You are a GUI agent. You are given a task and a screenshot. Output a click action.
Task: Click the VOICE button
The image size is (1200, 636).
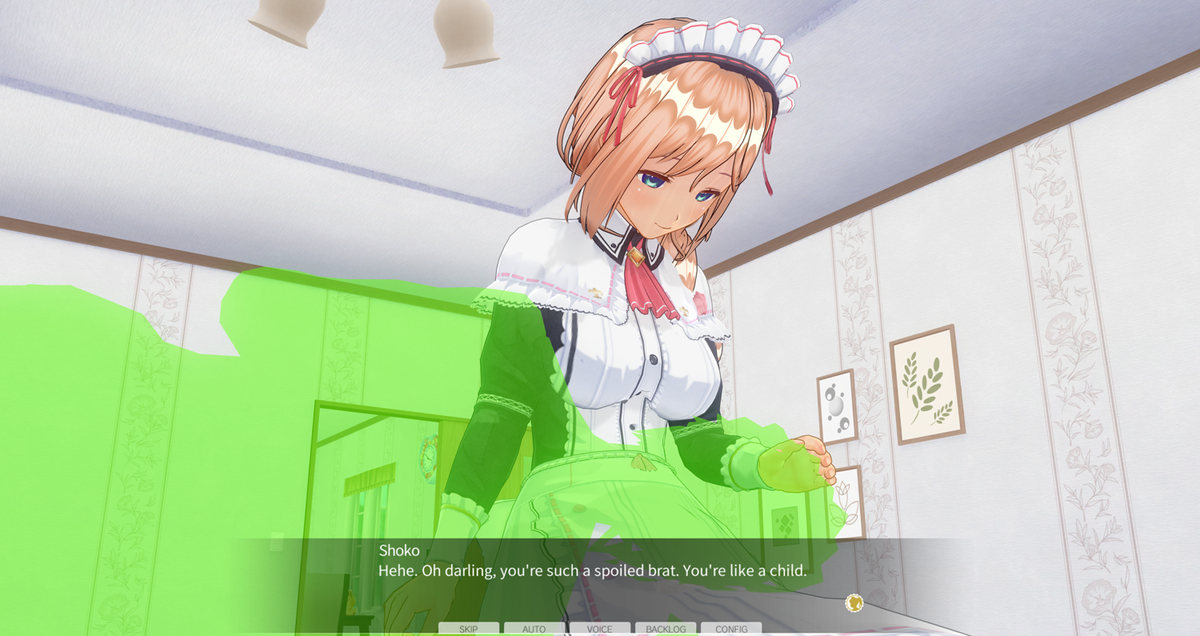pos(600,629)
